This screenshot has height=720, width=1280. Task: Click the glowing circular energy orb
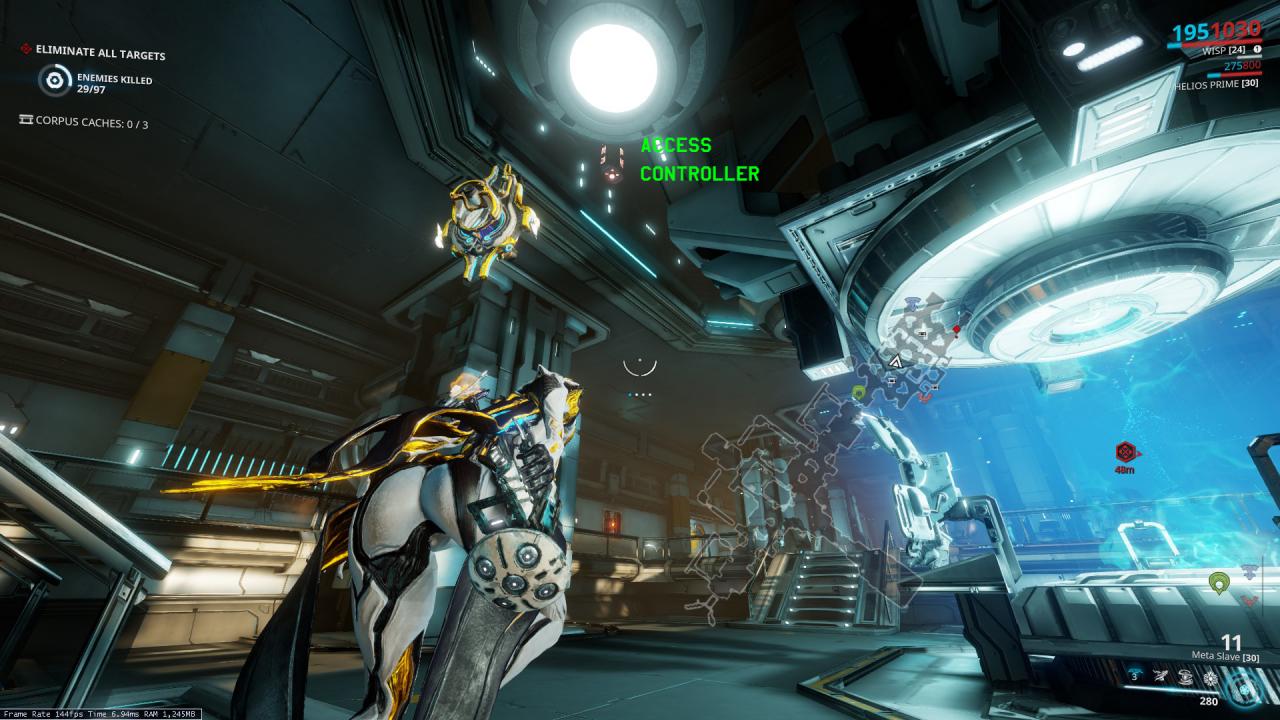(x=1246, y=687)
